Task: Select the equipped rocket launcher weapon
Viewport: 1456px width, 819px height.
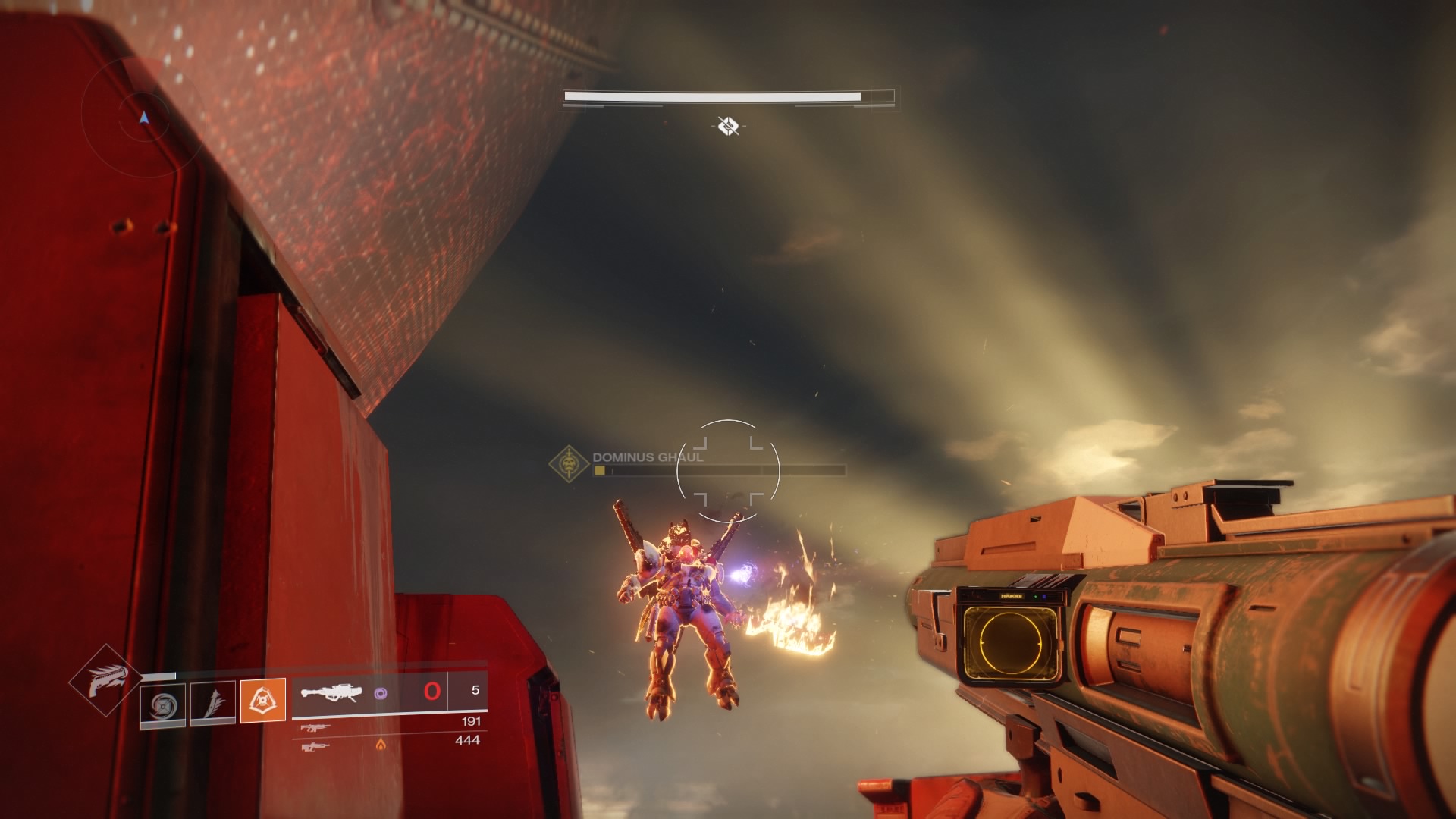Action: click(330, 692)
